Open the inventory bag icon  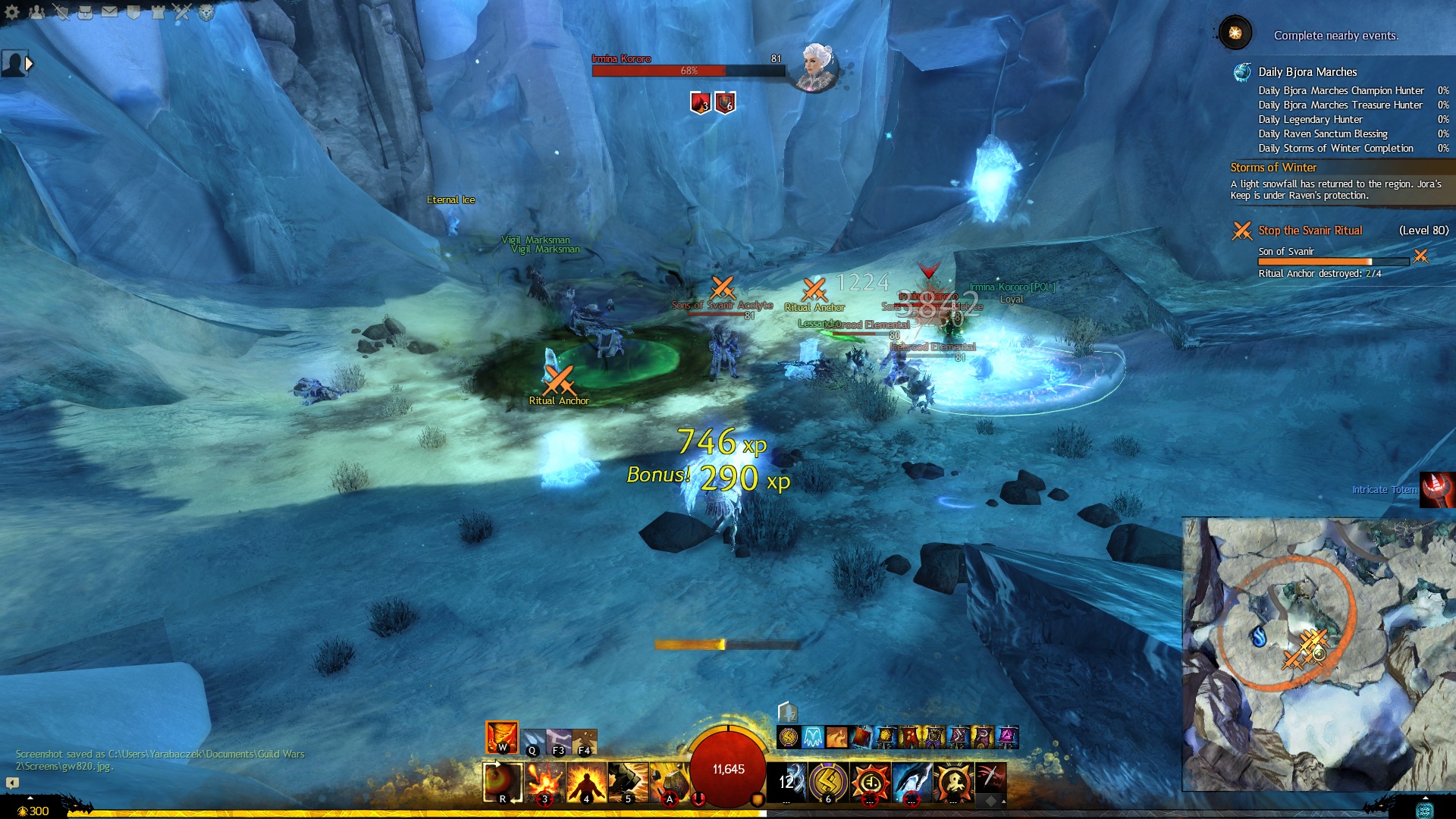pos(85,11)
